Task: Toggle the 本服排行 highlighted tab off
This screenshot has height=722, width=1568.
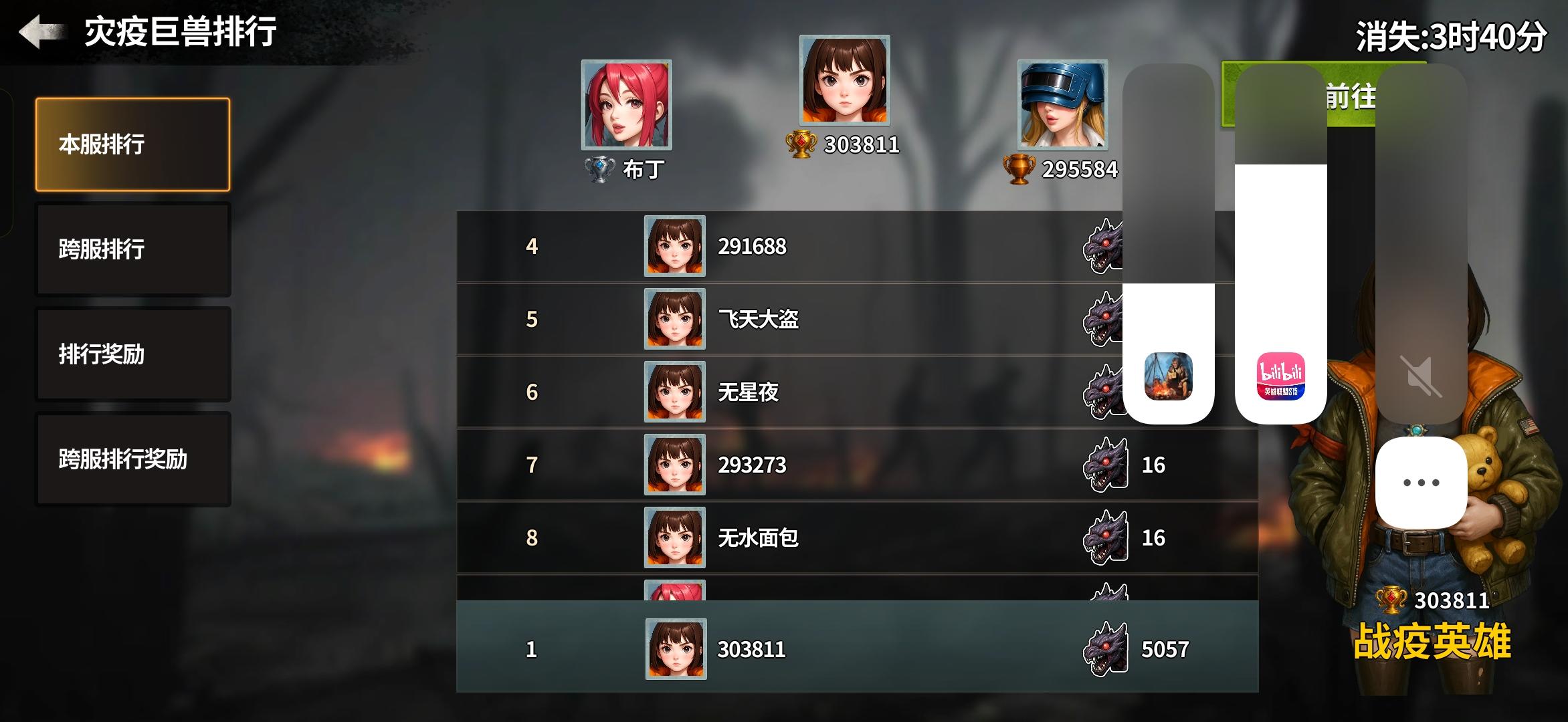Action: (132, 143)
